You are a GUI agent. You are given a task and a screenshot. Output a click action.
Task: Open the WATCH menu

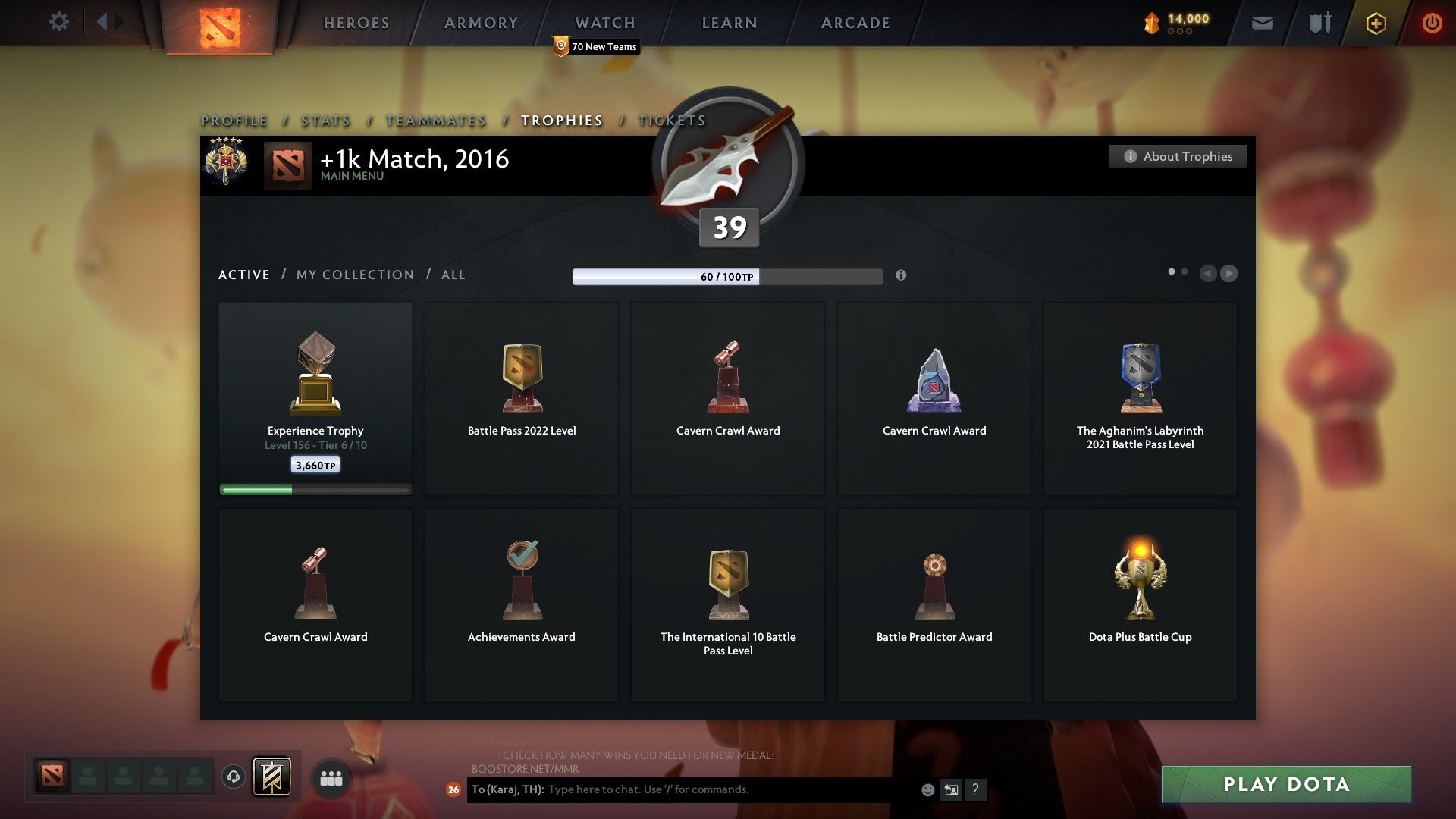coord(604,22)
